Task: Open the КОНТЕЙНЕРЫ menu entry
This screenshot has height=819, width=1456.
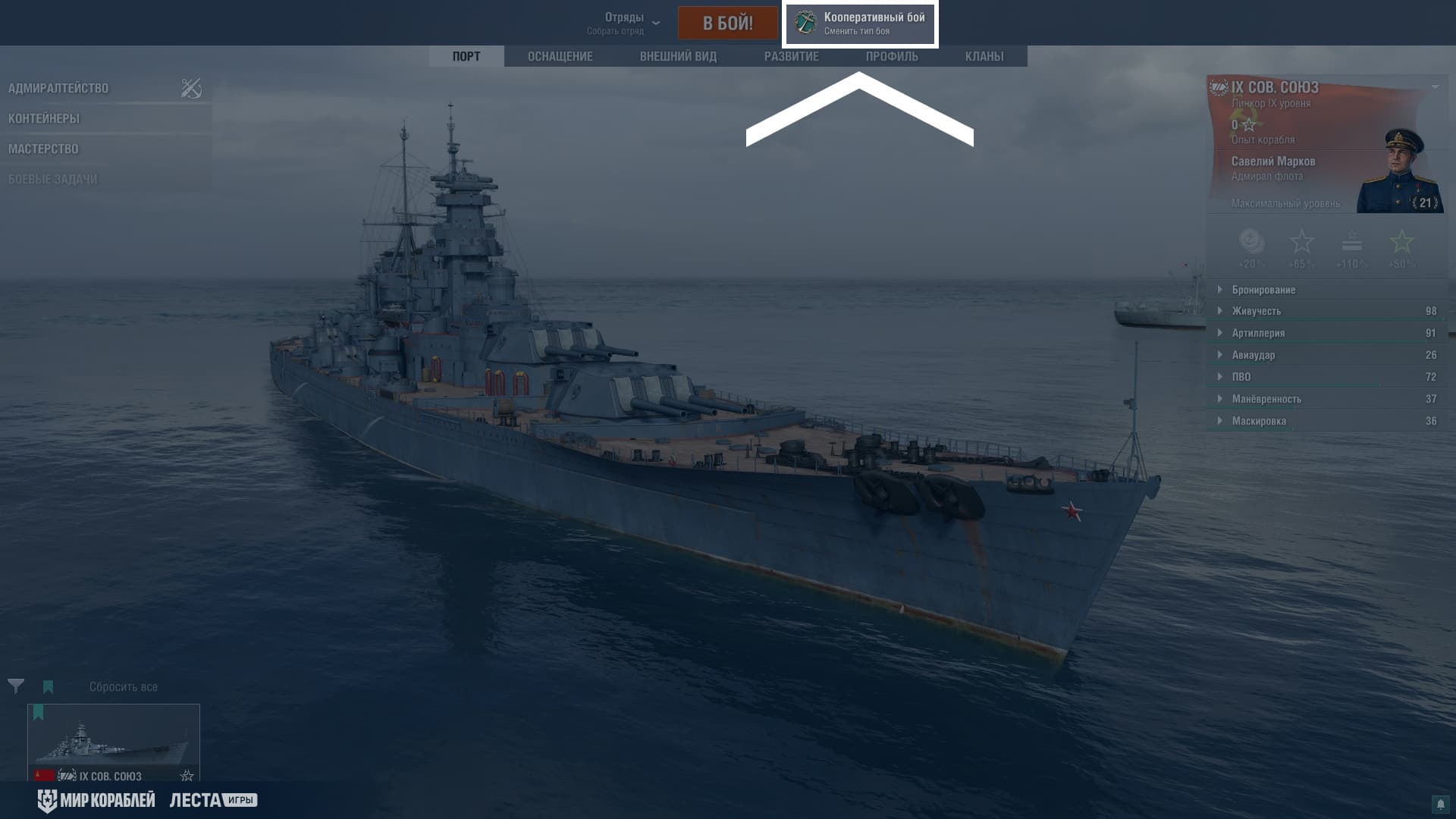Action: click(44, 118)
